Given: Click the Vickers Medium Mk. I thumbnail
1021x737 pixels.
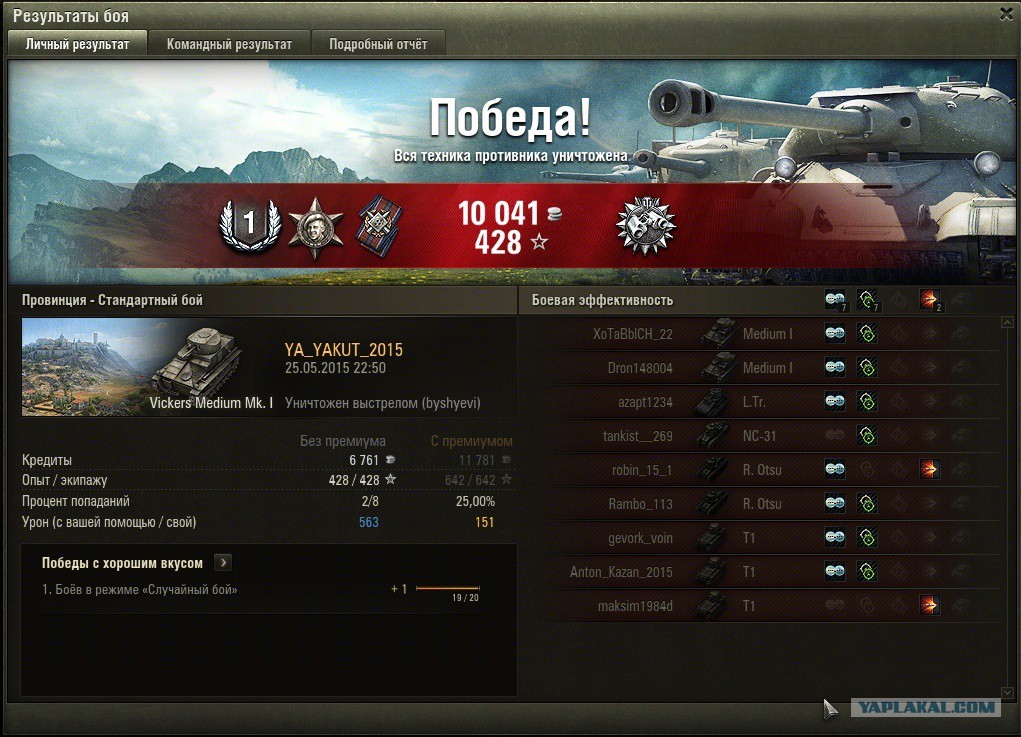Looking at the screenshot, I should (148, 366).
